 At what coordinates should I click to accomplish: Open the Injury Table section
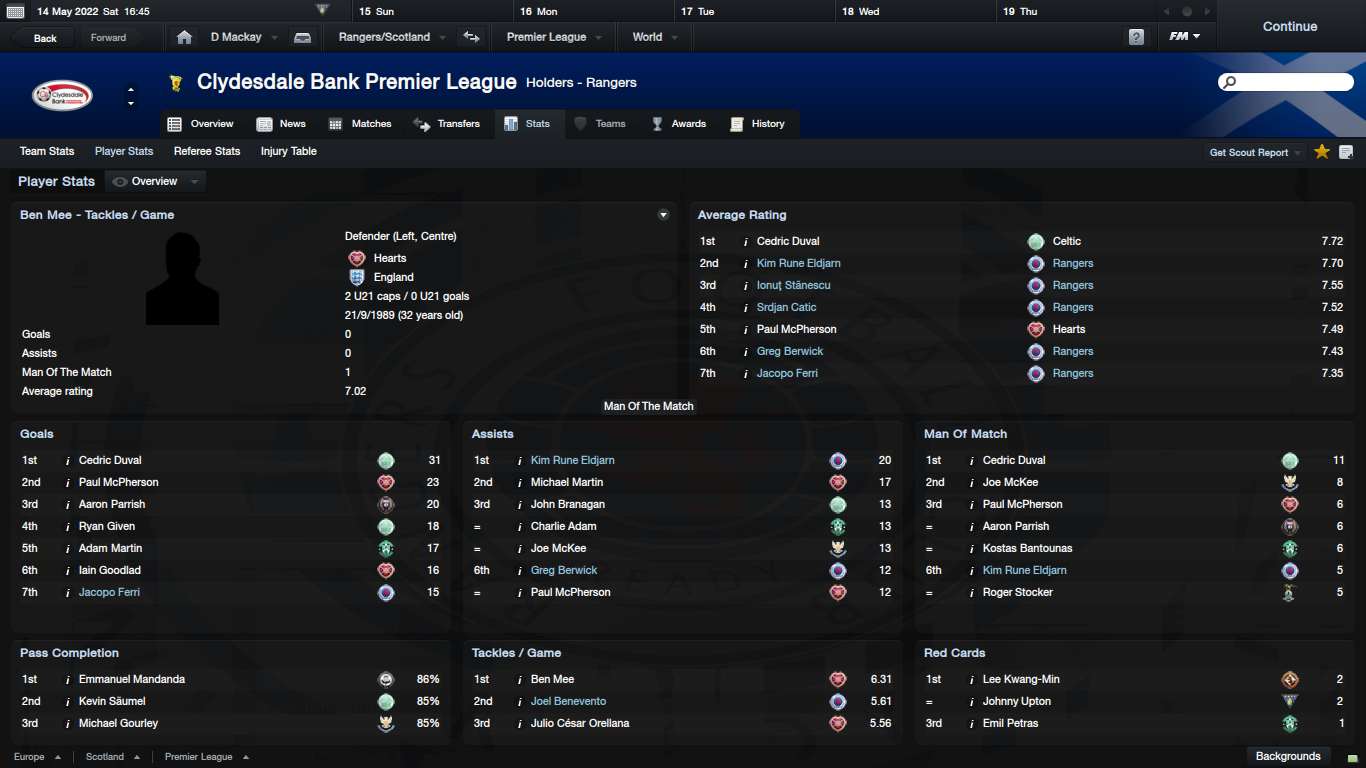pos(288,151)
